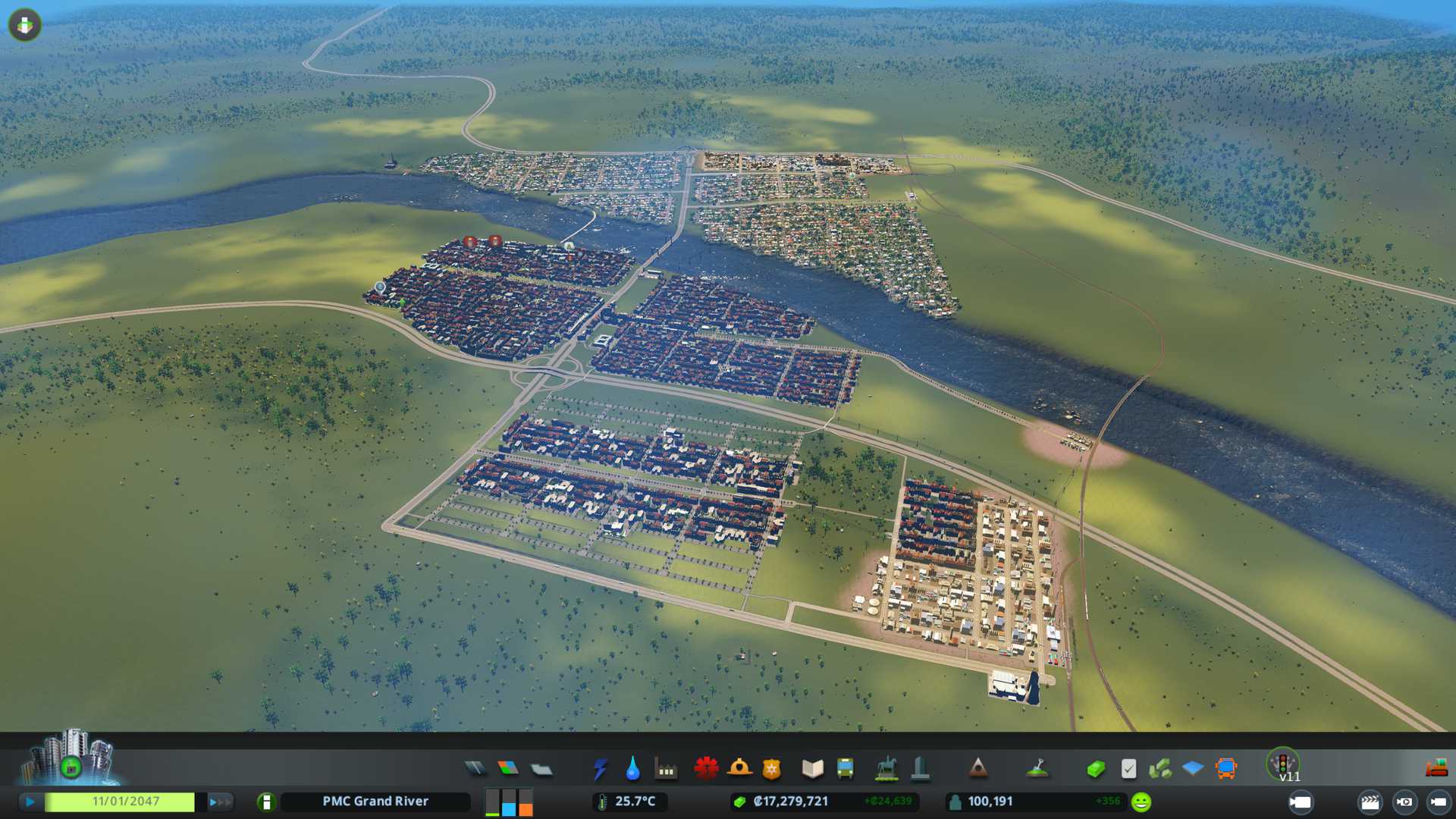
Task: Open the Zoning tool
Action: click(x=508, y=769)
